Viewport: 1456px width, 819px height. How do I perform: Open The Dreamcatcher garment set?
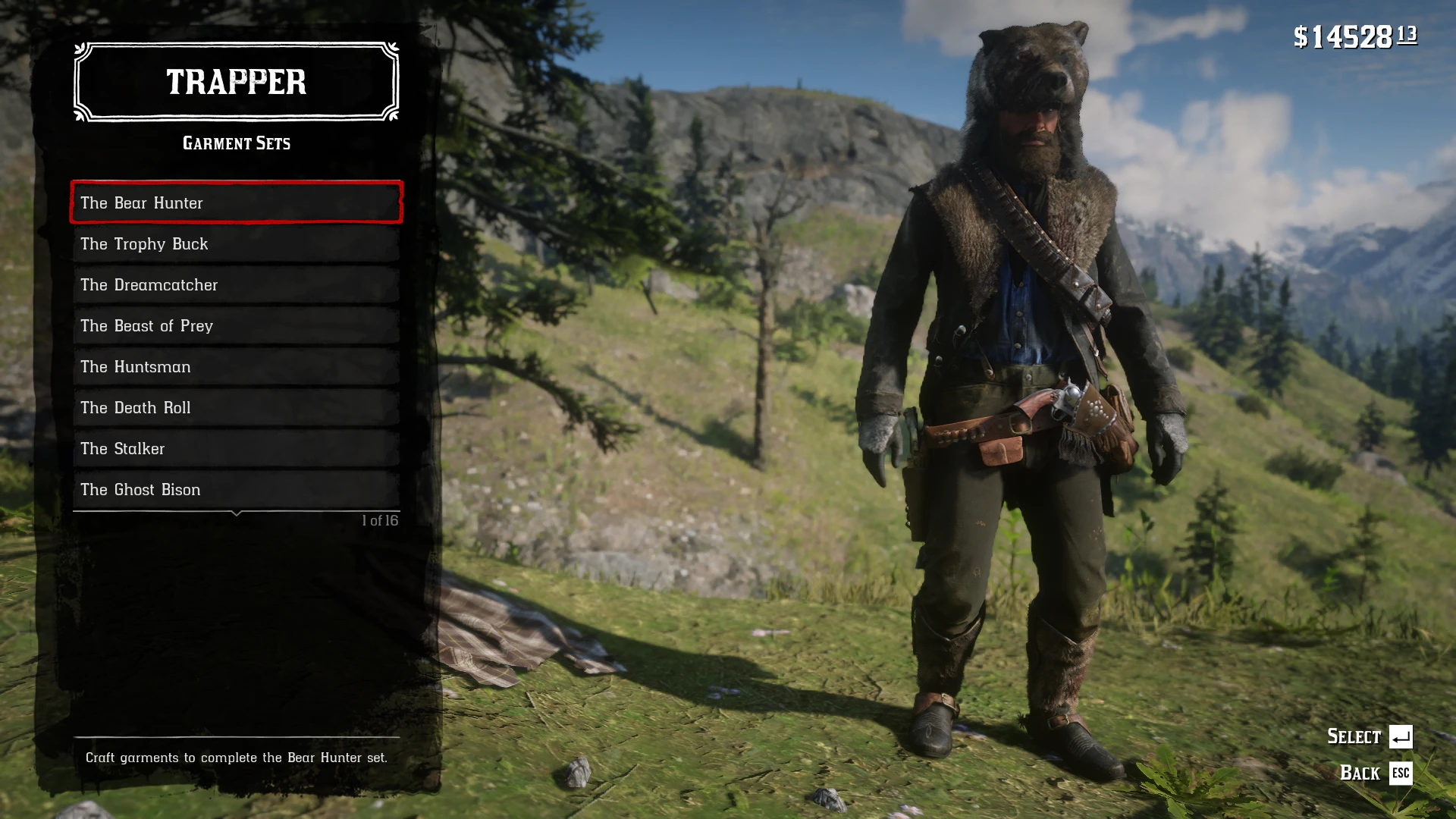(x=236, y=284)
